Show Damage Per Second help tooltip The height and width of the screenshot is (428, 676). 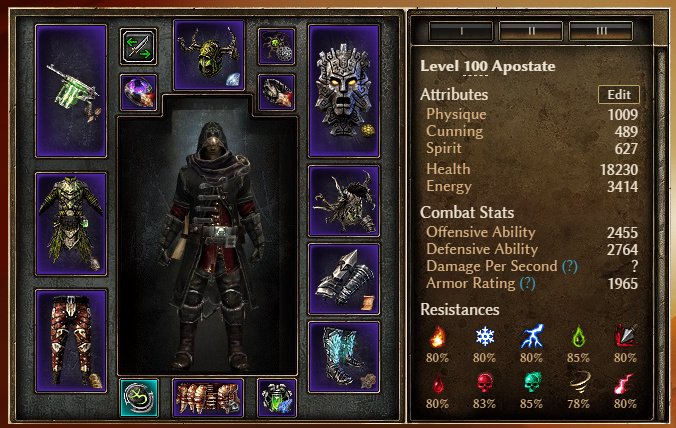pos(570,267)
